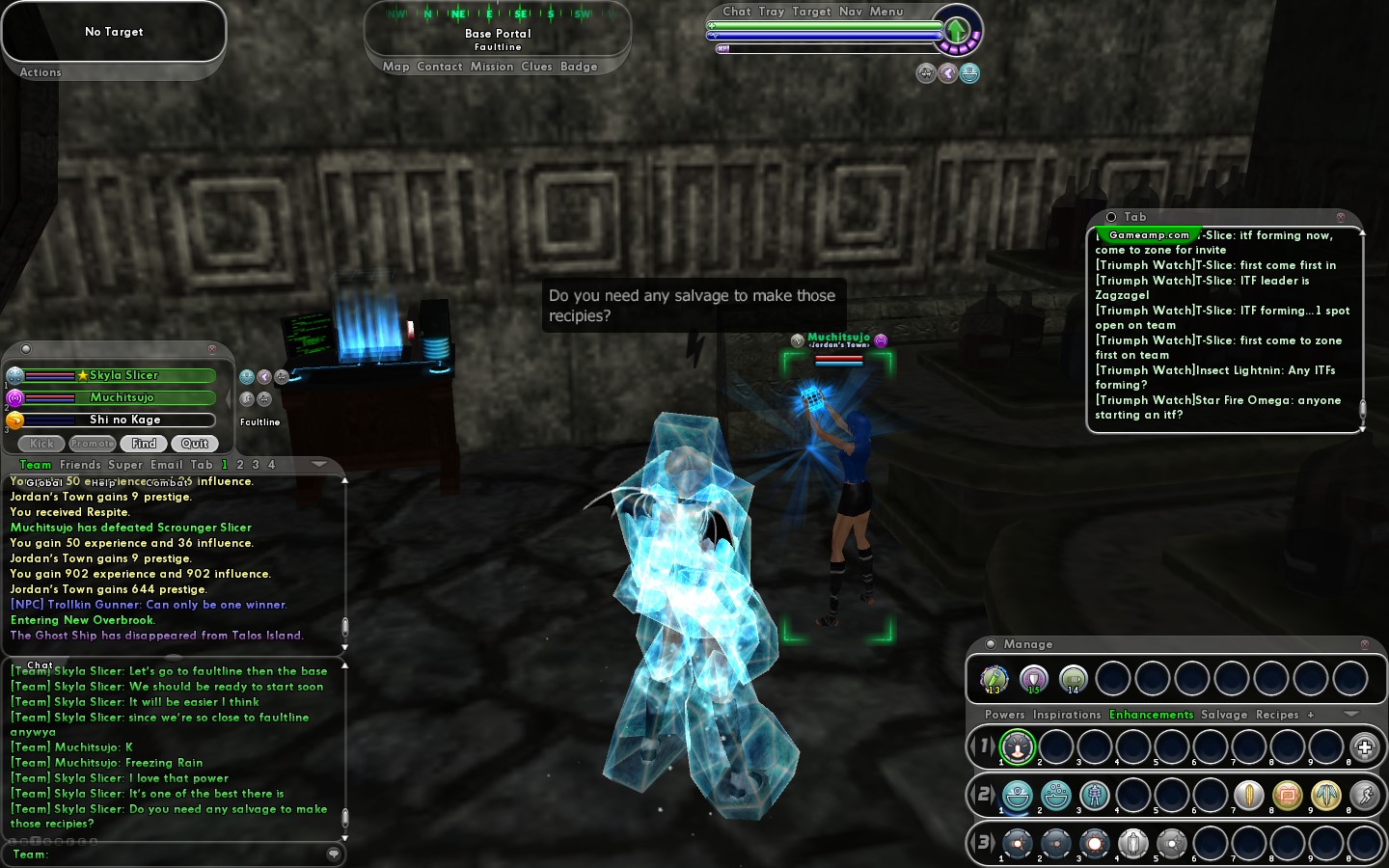Show the Mission window
1389x868 pixels.
click(x=492, y=67)
